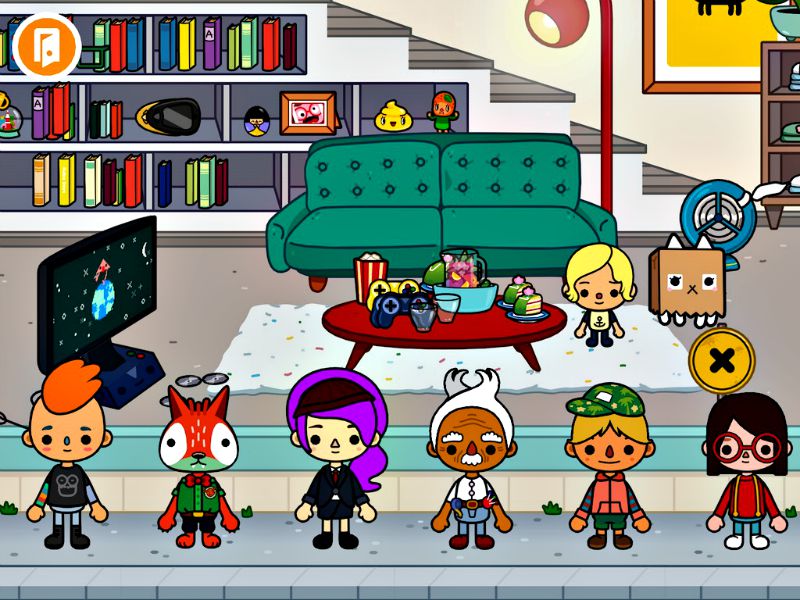Choose the kid wearing the green cap
Screen dimensions: 800x600
(x=607, y=465)
